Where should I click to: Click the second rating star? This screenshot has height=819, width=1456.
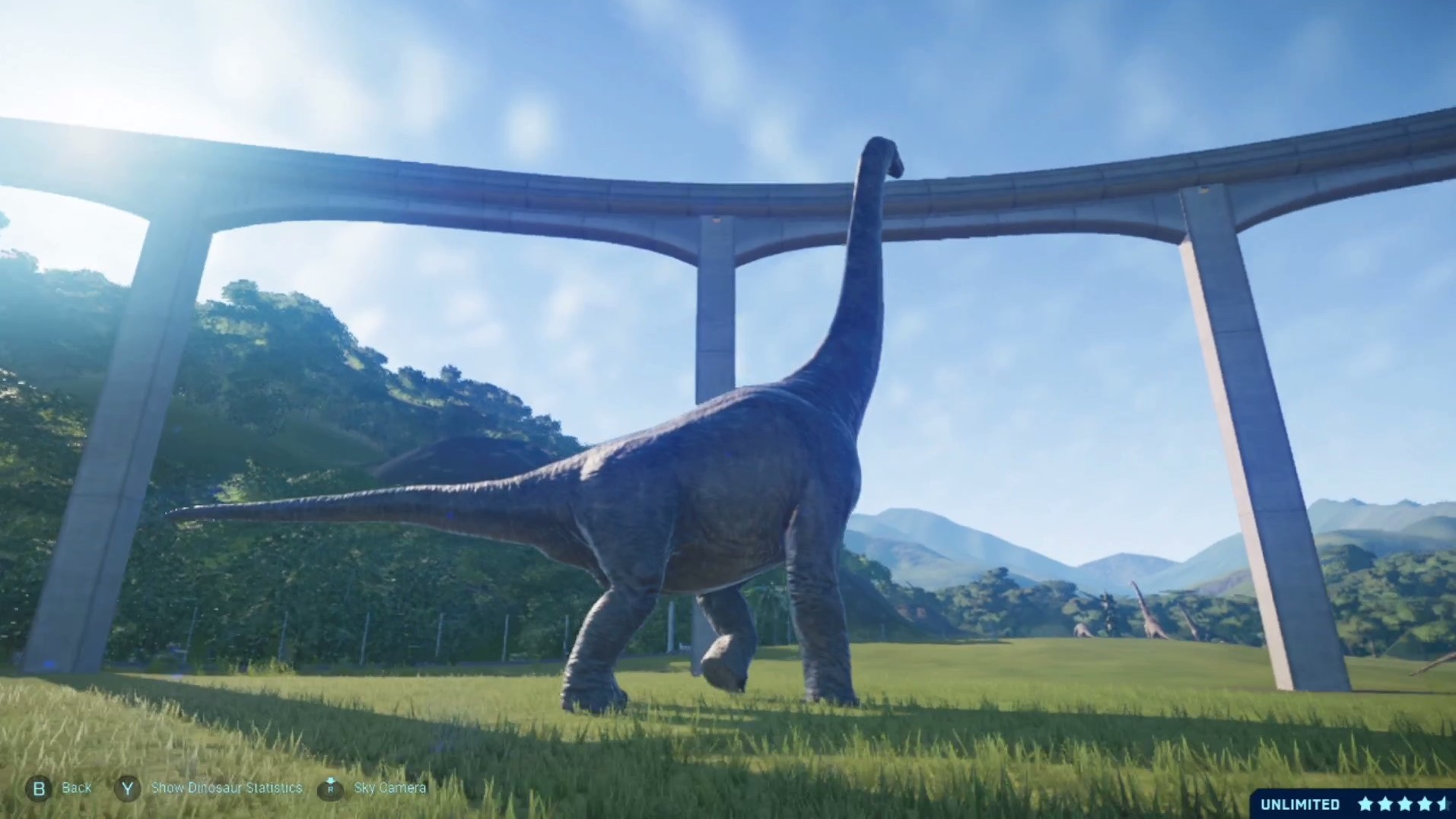pos(1387,804)
